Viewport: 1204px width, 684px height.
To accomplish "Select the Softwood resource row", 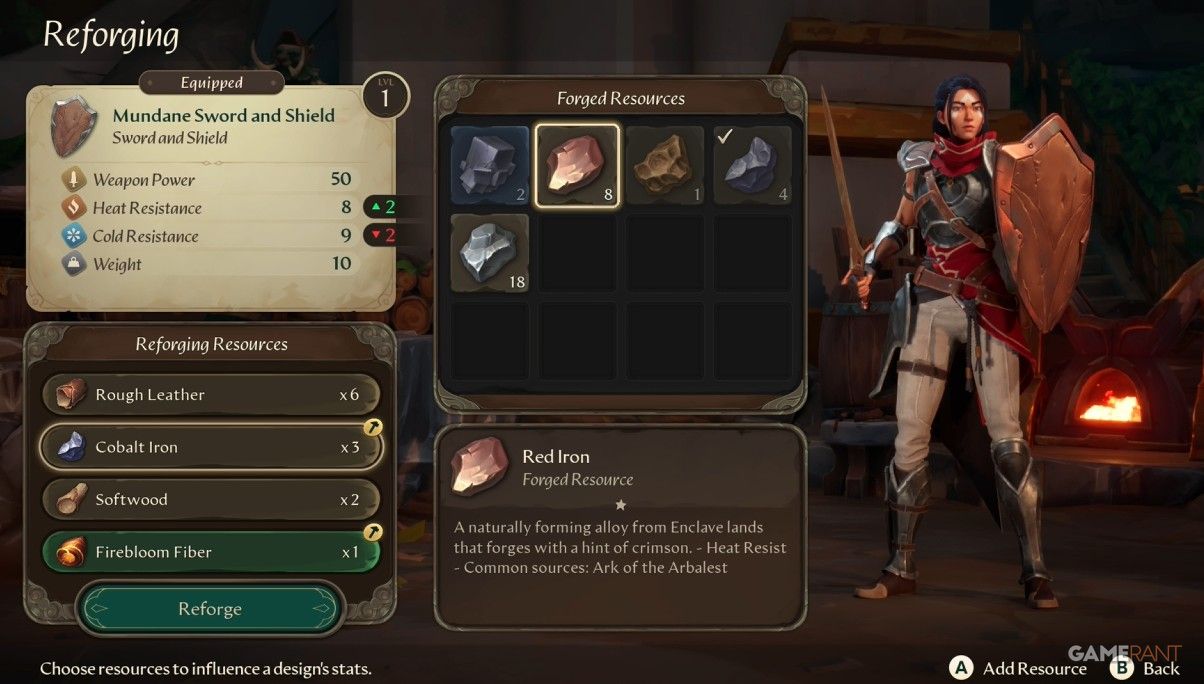I will (x=211, y=499).
